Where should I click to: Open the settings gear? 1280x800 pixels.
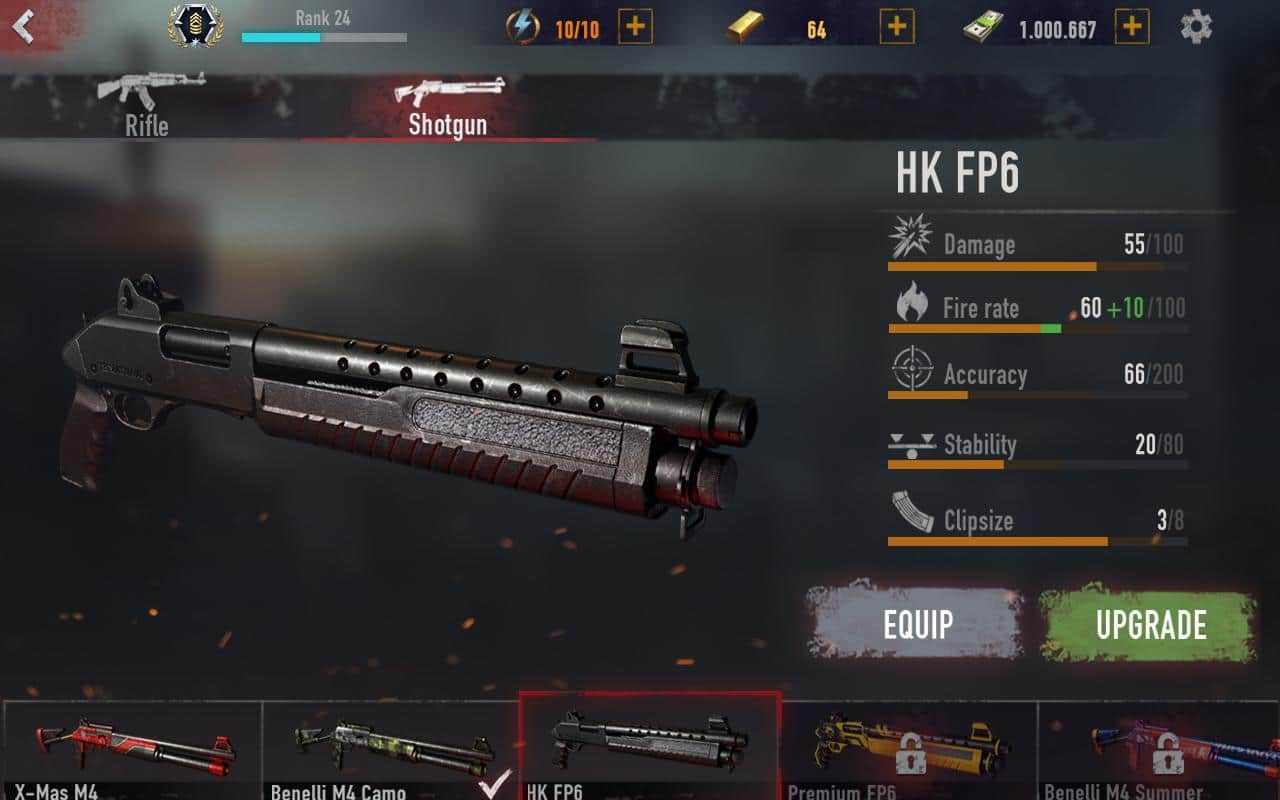pos(1196,27)
